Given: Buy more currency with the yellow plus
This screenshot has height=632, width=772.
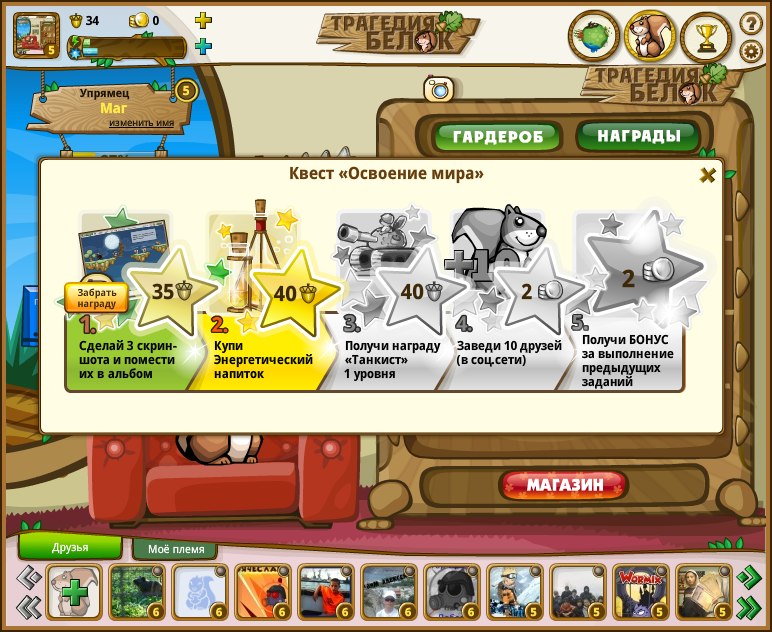Looking at the screenshot, I should (x=203, y=20).
